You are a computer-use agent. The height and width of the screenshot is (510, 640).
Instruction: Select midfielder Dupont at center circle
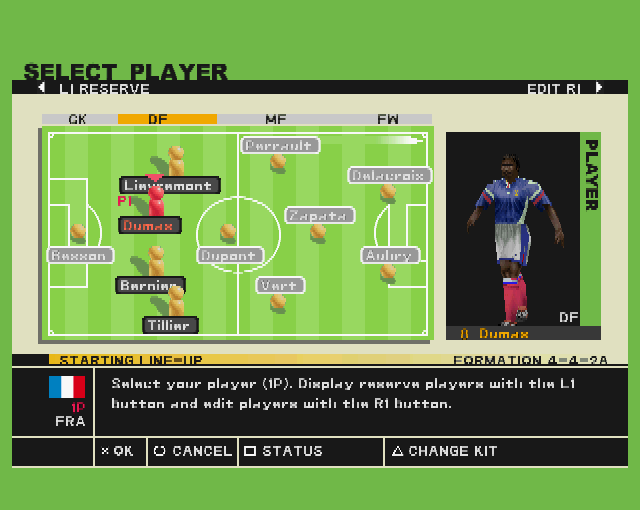click(229, 255)
